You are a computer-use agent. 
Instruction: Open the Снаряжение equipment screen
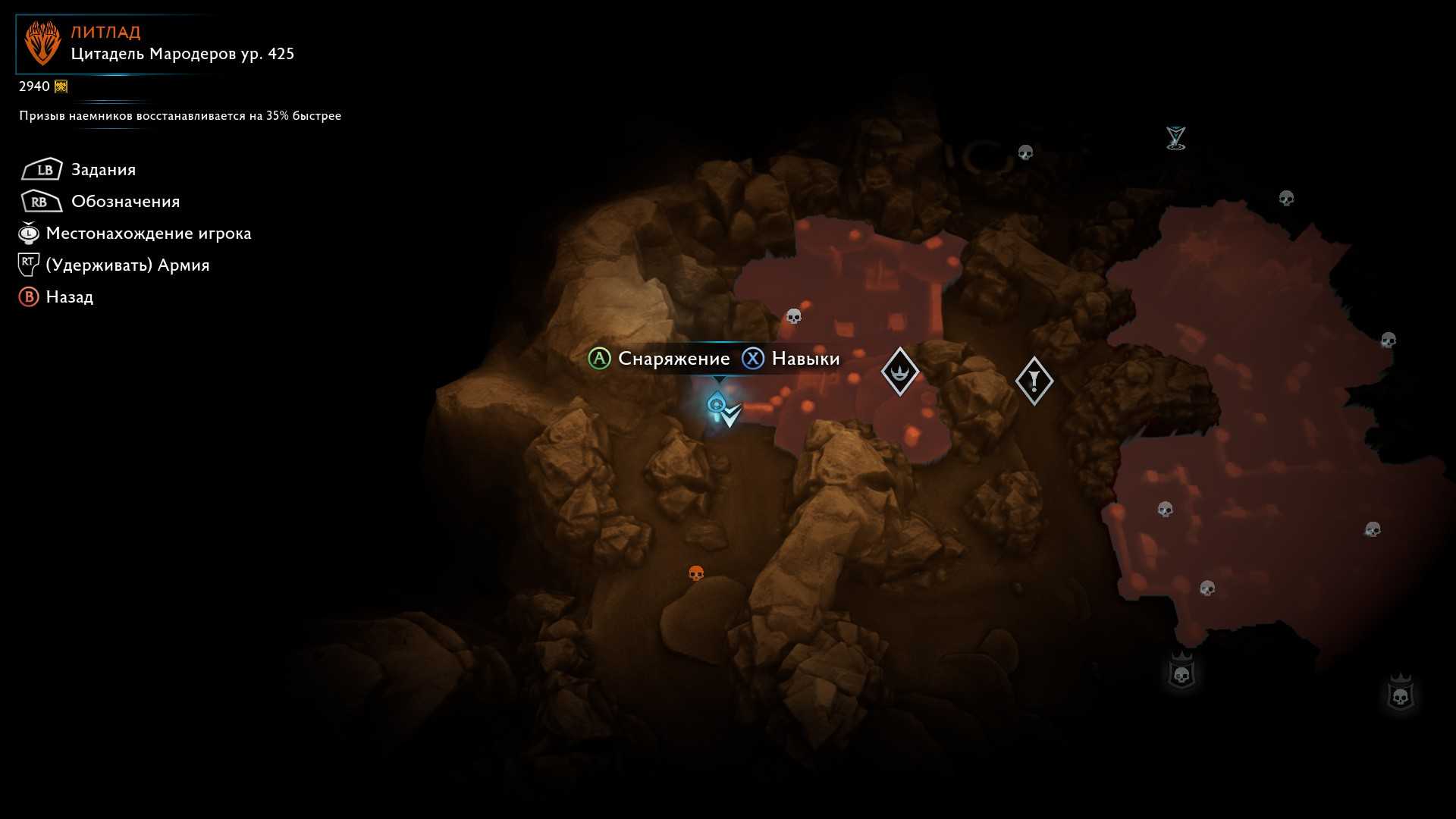click(673, 359)
